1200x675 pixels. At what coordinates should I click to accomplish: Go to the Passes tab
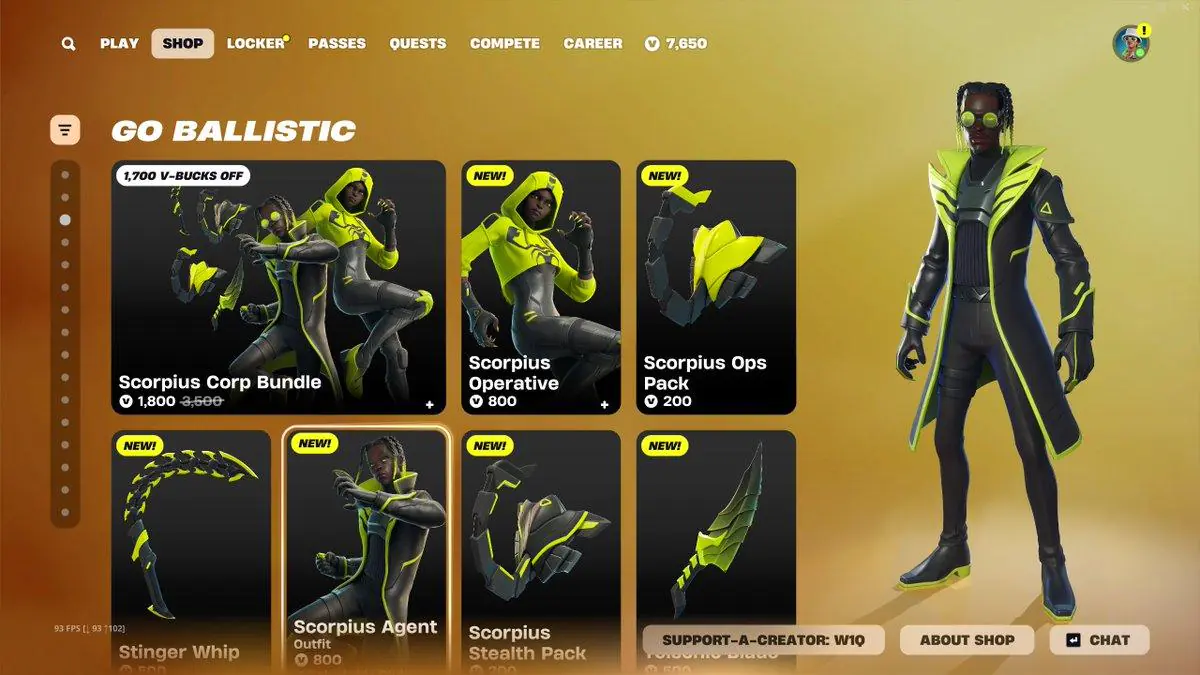(x=337, y=44)
